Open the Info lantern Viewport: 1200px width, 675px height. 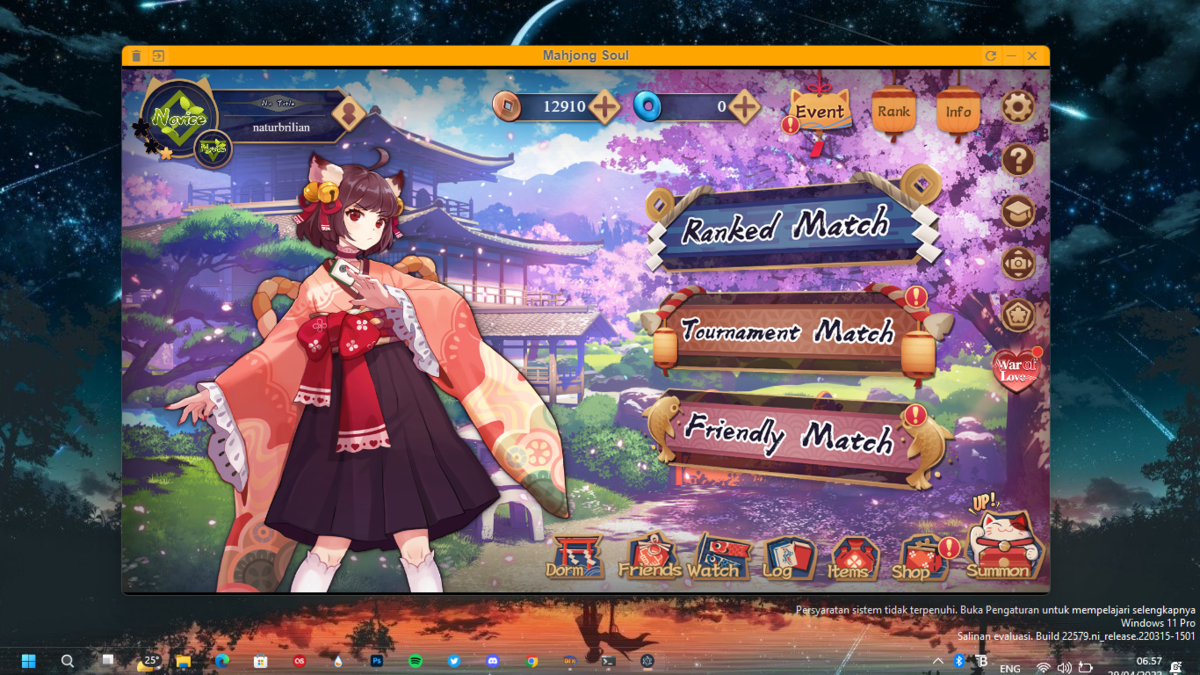[957, 112]
